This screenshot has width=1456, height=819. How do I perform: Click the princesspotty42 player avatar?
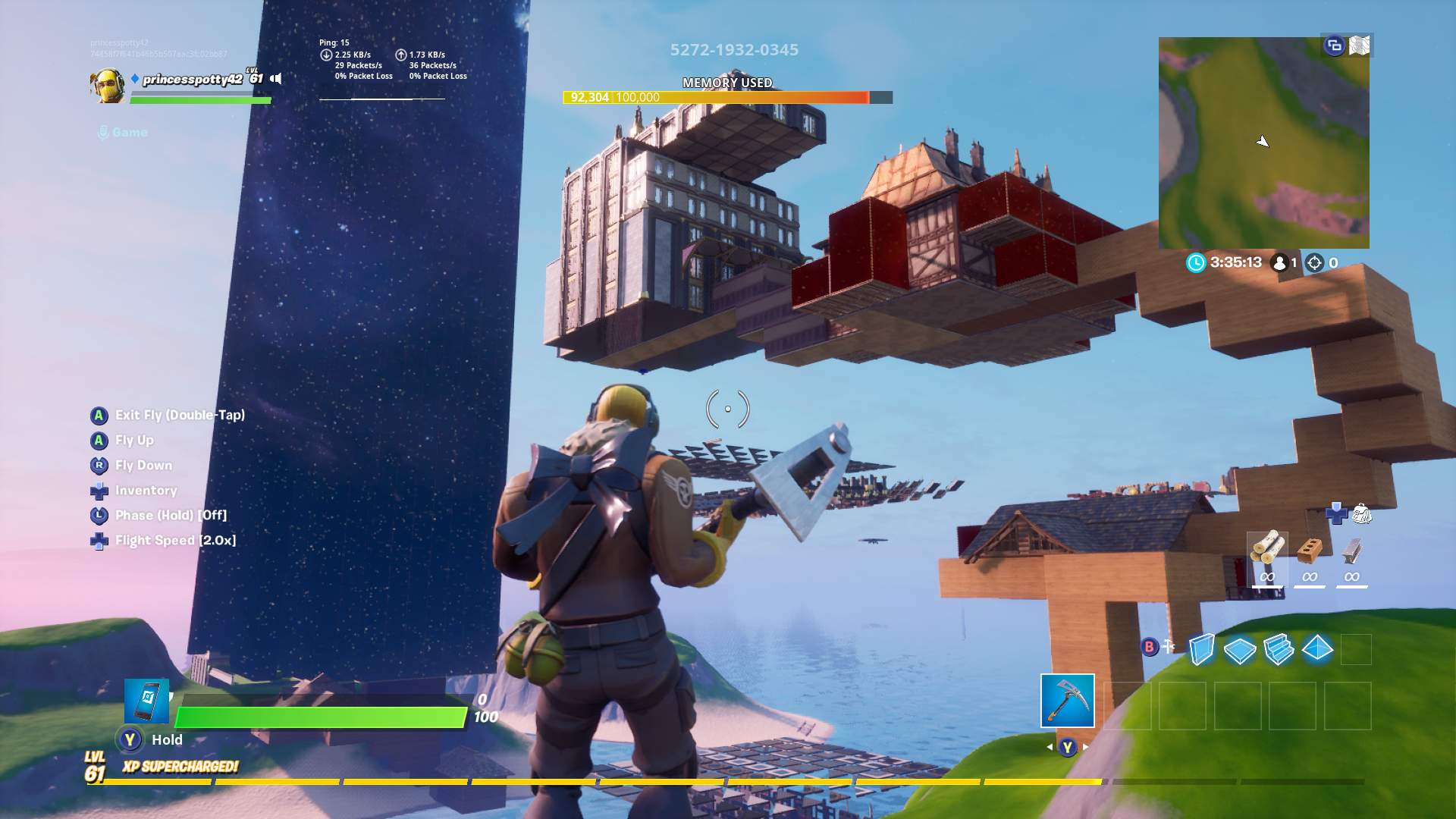click(x=108, y=85)
